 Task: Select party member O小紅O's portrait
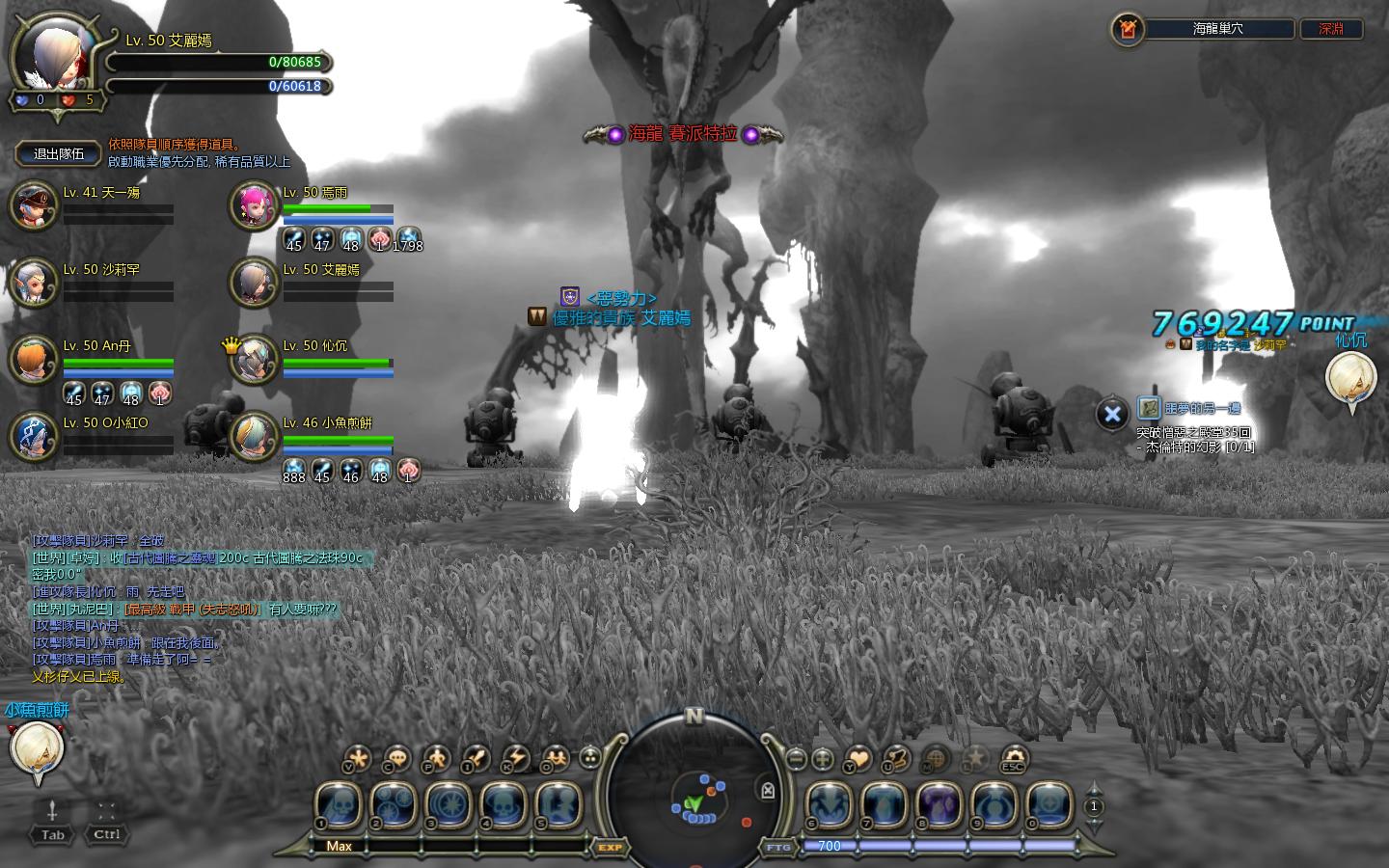pos(34,435)
